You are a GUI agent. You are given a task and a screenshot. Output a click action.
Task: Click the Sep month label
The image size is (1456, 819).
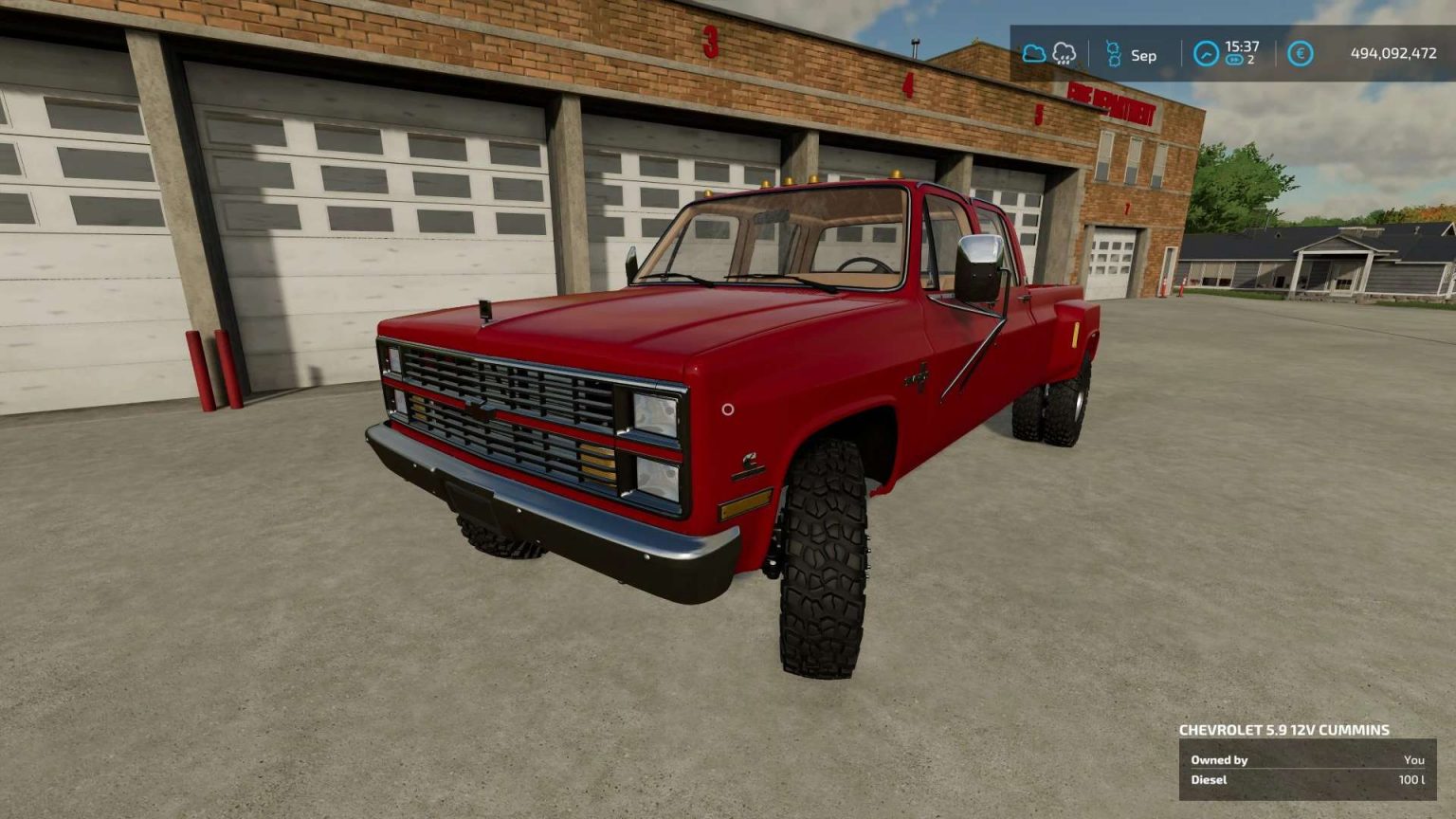(x=1141, y=55)
